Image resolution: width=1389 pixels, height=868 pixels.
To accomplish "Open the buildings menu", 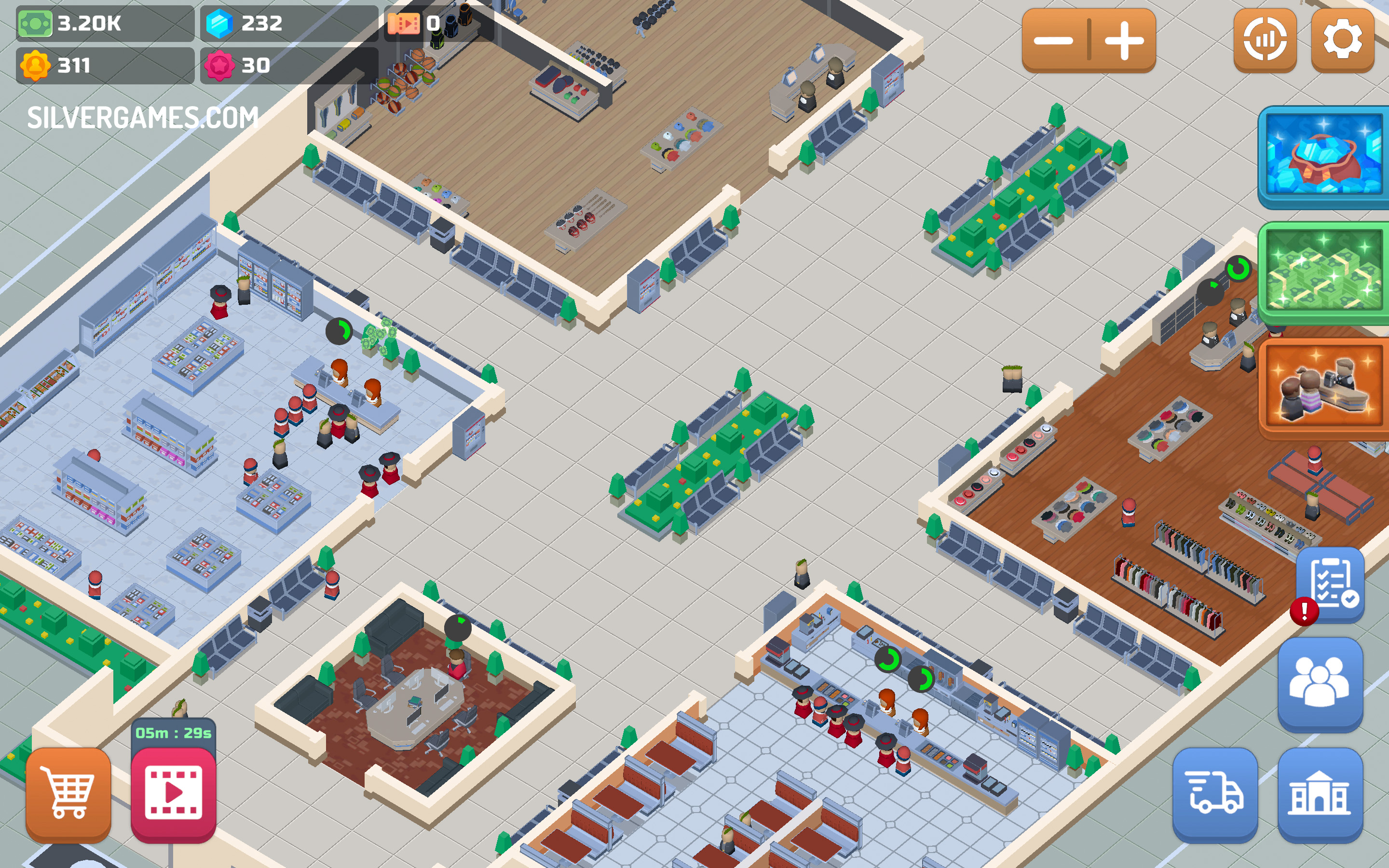I will click(1320, 794).
